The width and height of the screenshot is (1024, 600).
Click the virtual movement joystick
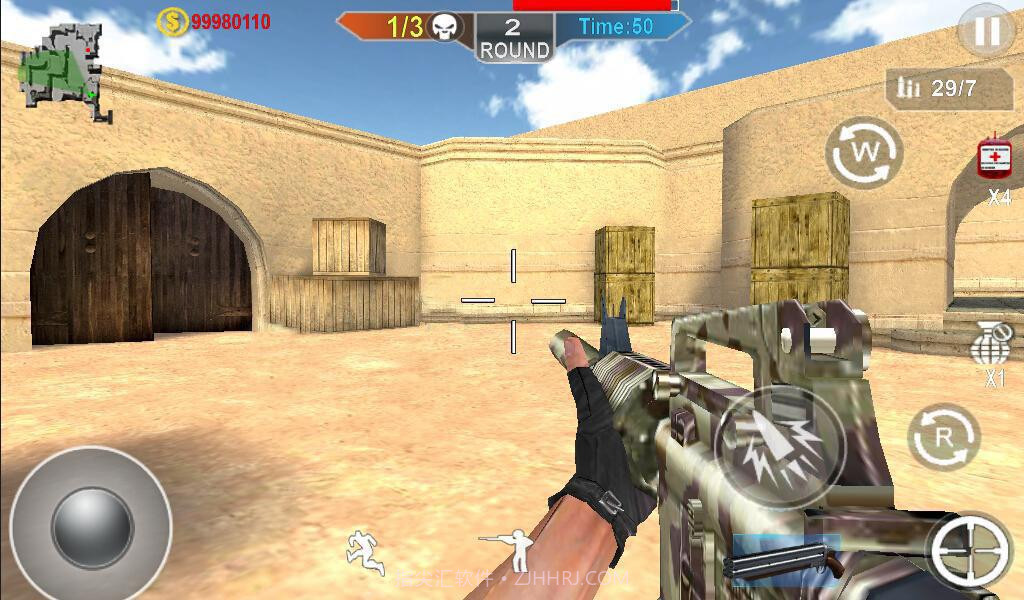[x=91, y=526]
